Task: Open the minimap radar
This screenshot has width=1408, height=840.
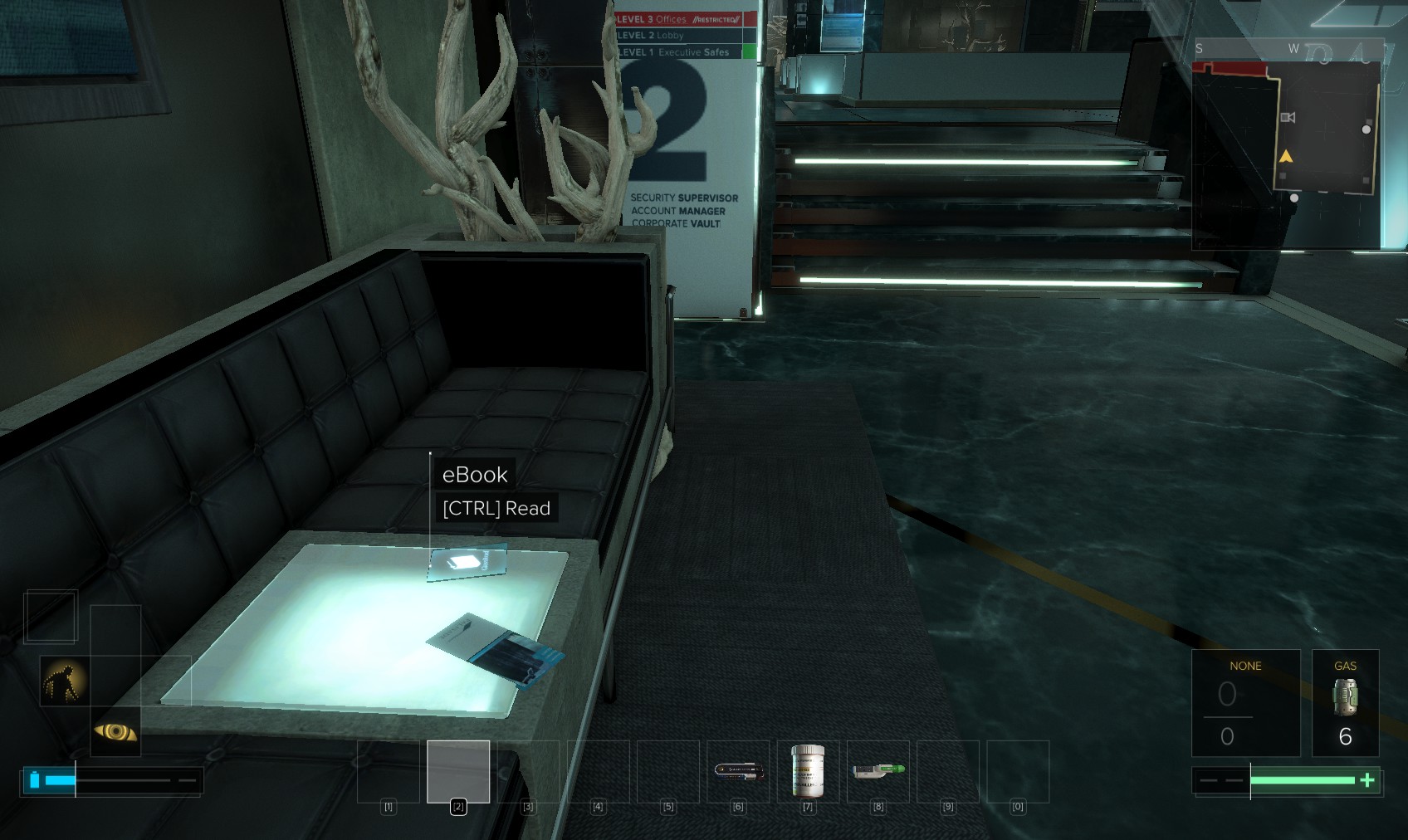Action: click(x=1288, y=145)
